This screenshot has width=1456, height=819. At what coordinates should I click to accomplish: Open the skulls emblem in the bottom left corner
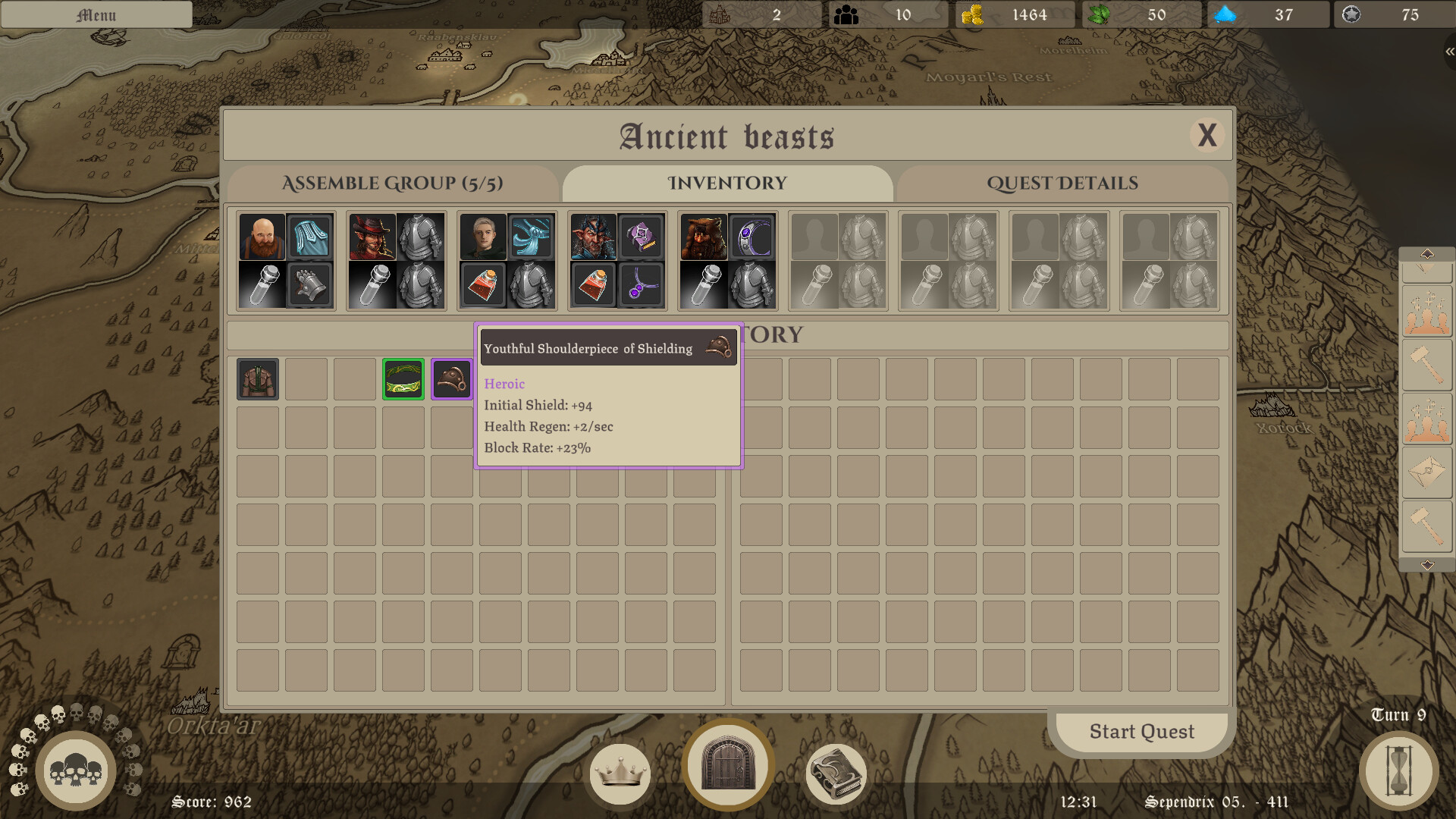click(76, 770)
